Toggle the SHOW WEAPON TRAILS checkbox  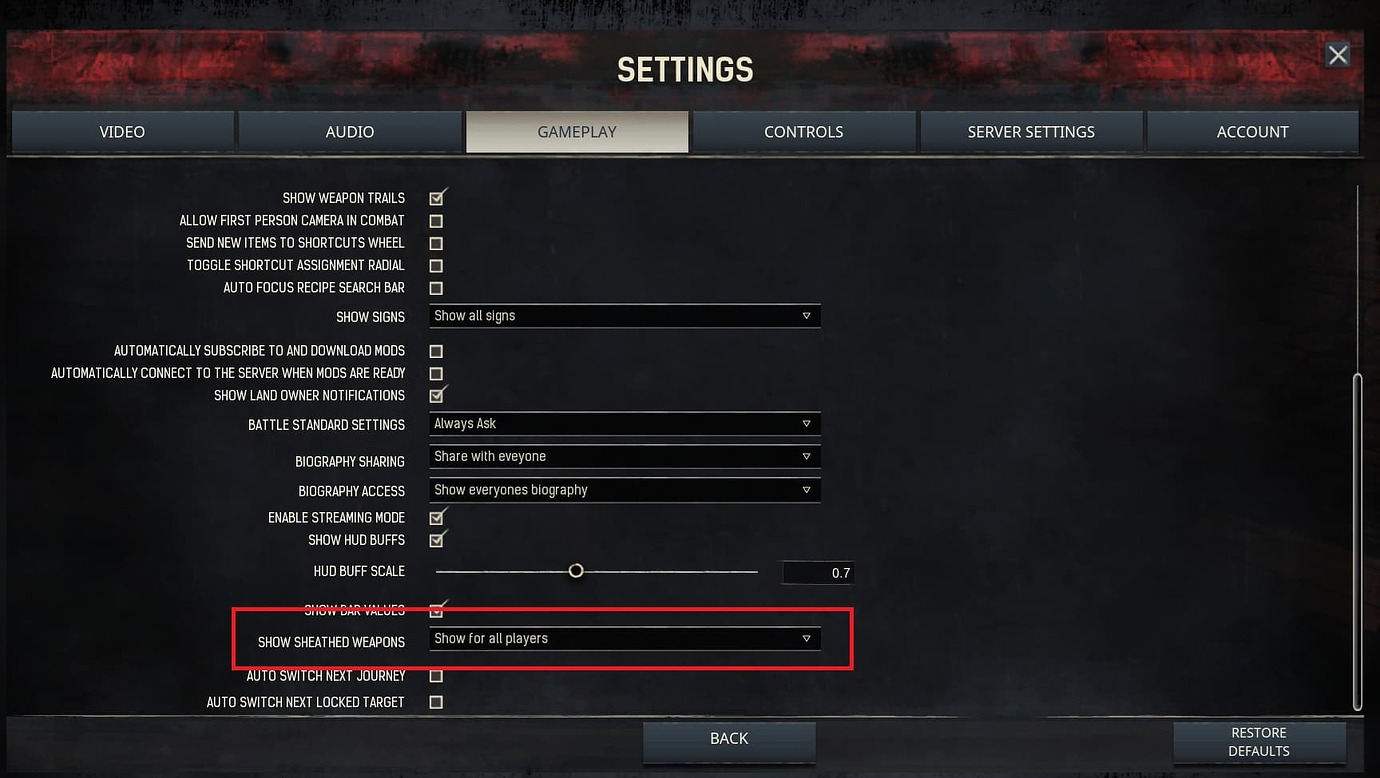point(436,198)
